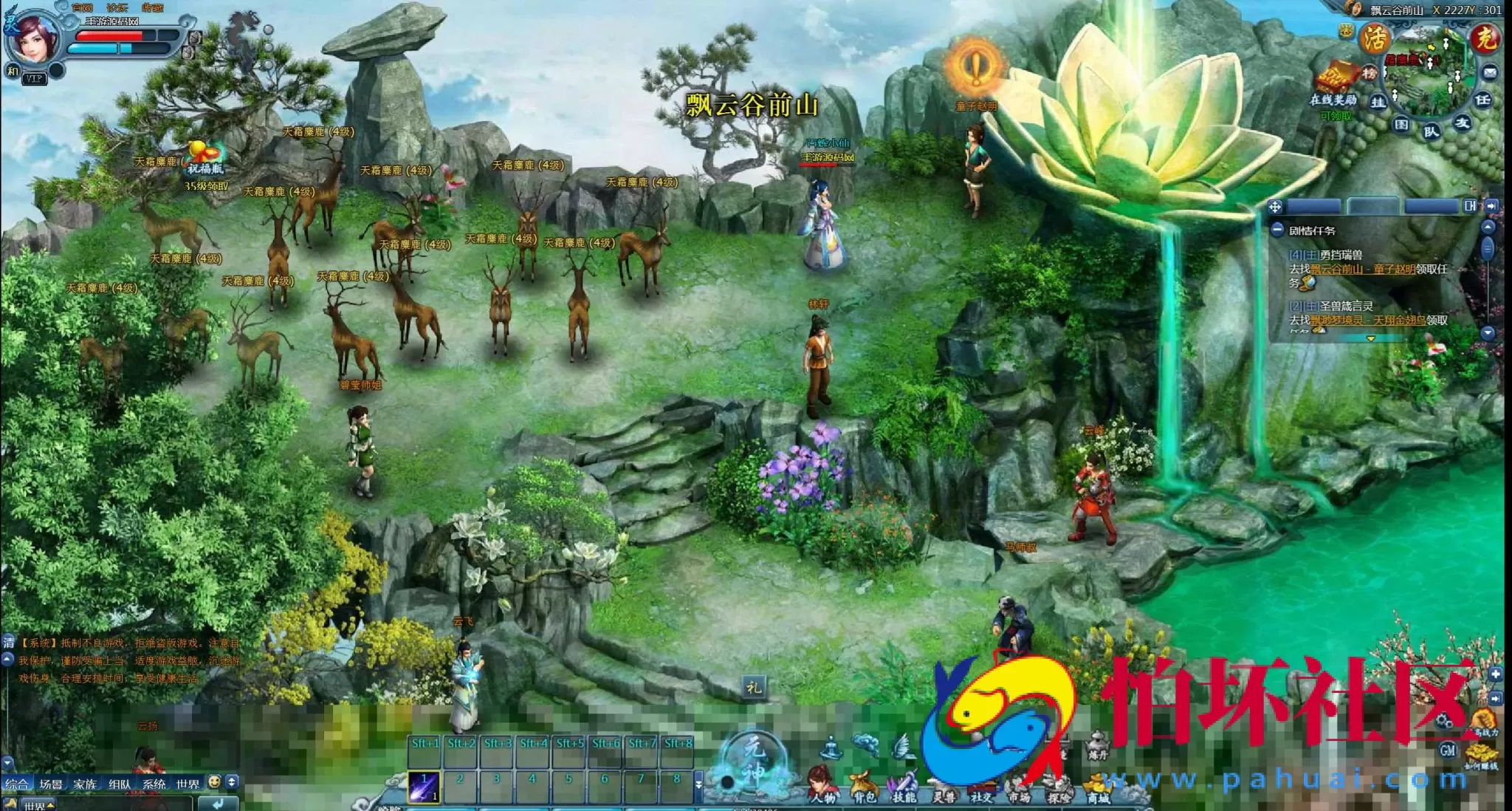Open the 任 quest button by the minimap
This screenshot has width=1512, height=811.
pyautogui.click(x=1482, y=100)
